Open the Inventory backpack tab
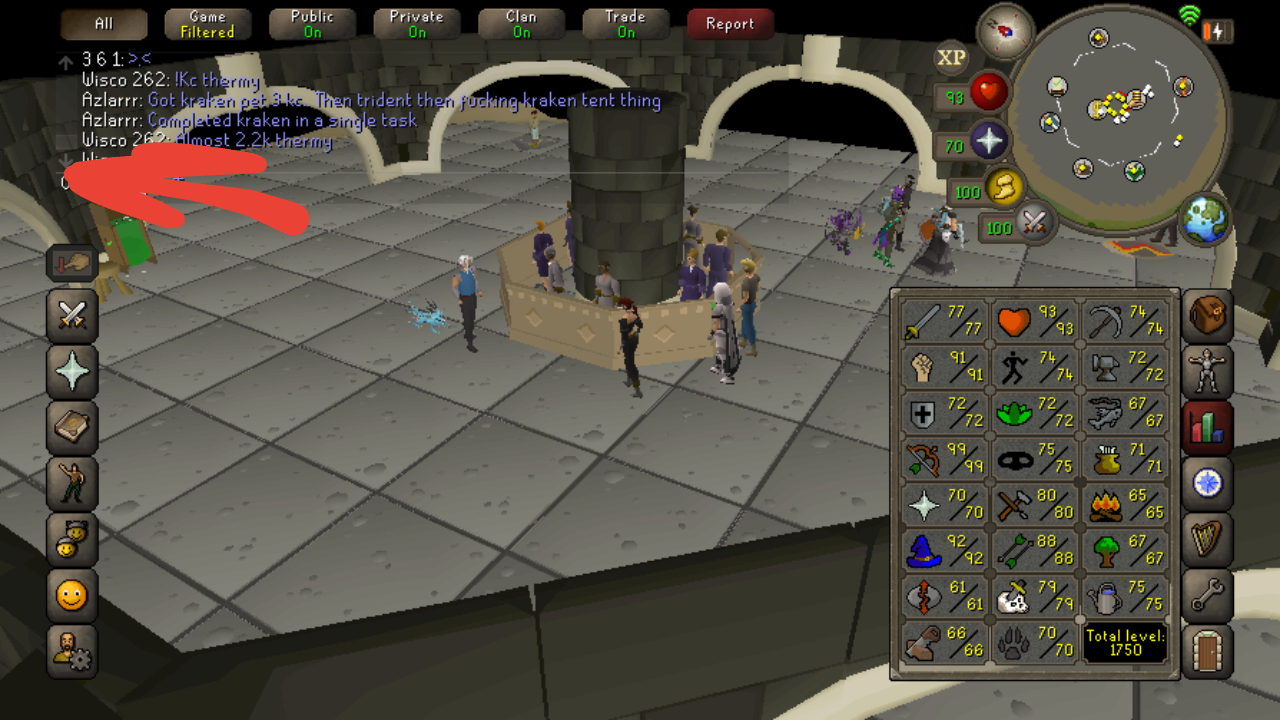This screenshot has width=1280, height=720. (1206, 315)
